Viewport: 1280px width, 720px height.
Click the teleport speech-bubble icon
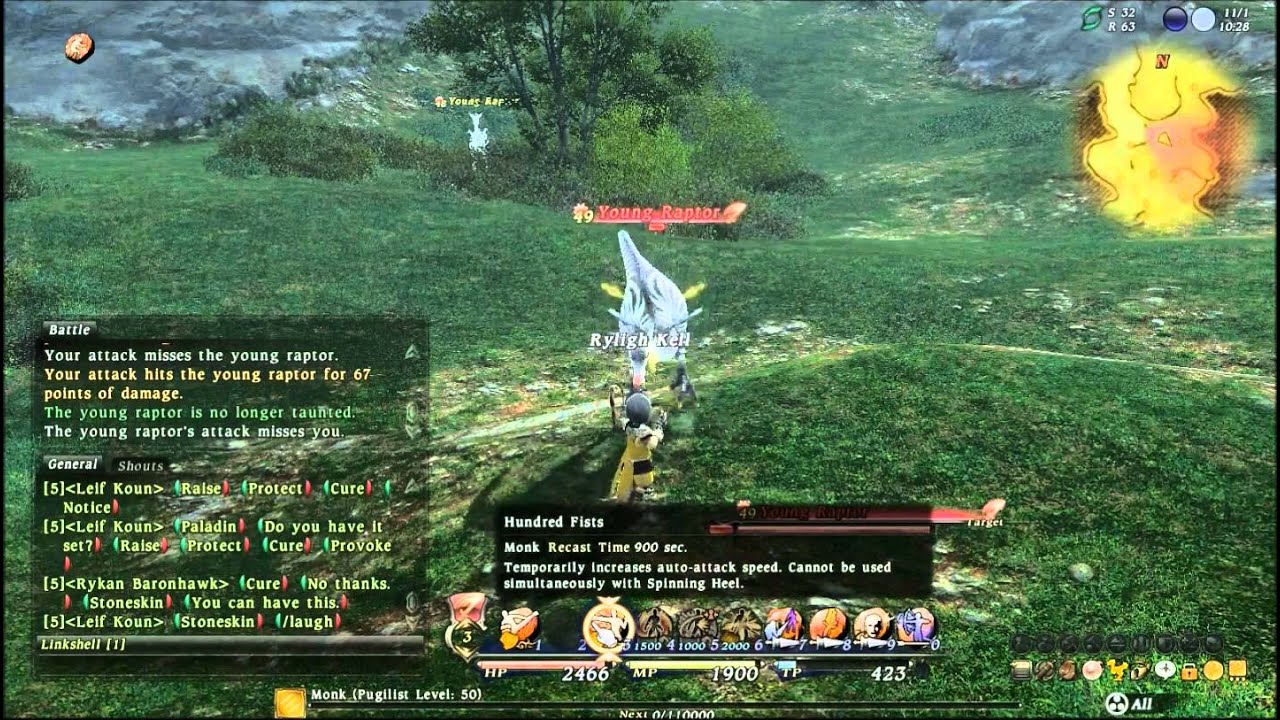tap(1164, 670)
